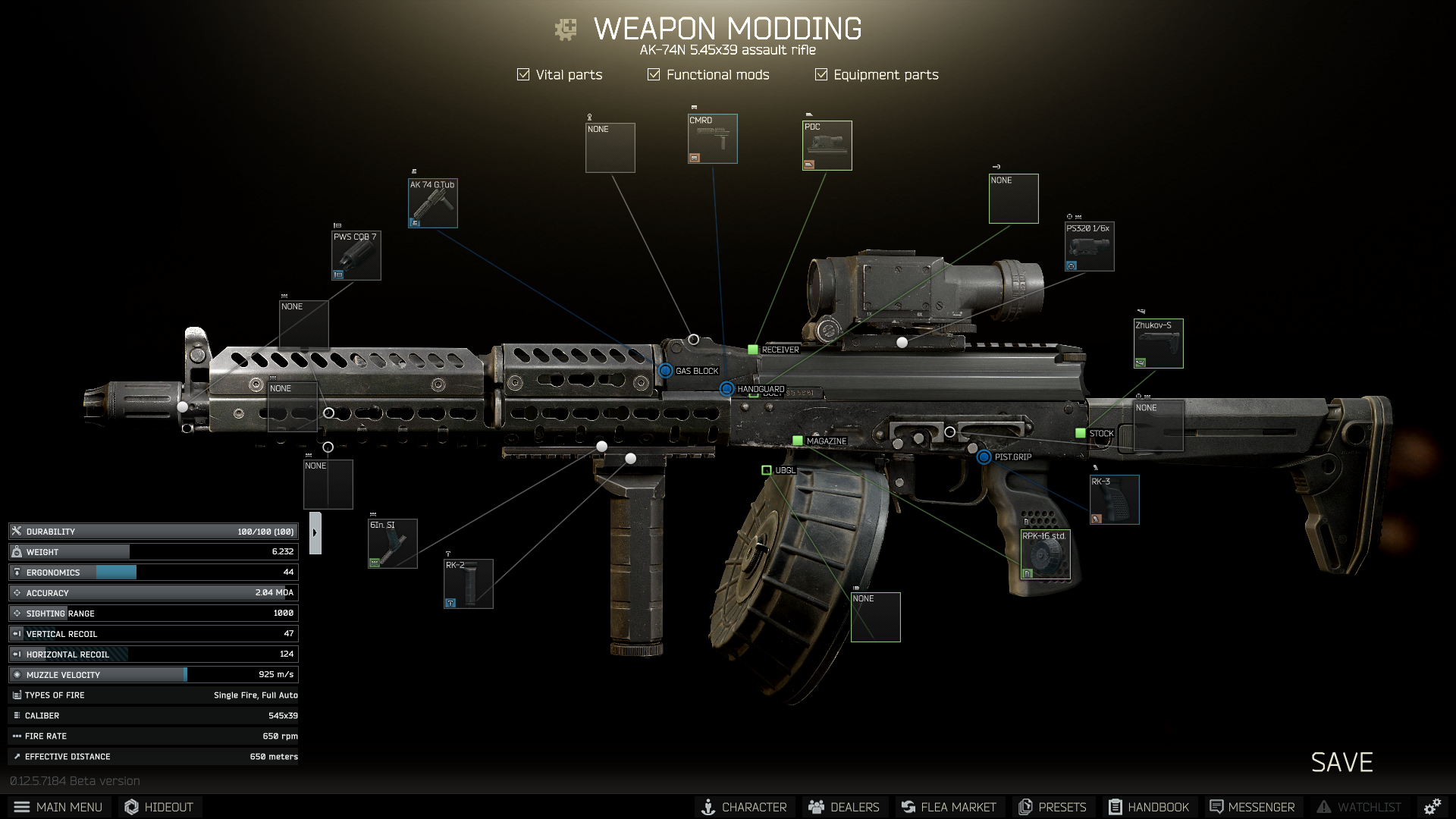Viewport: 1456px width, 819px height.
Task: Select the Hideout icon
Action: (130, 807)
